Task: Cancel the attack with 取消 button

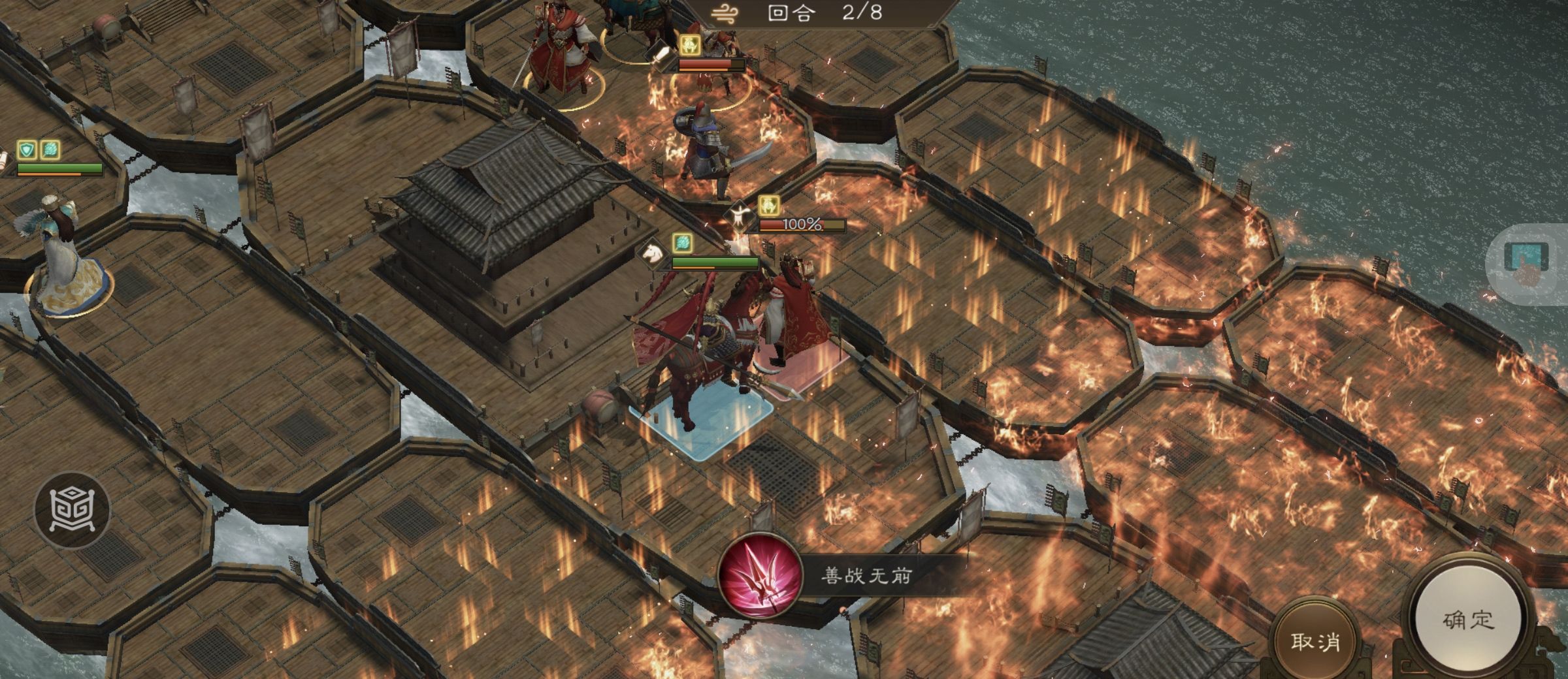Action: (x=1315, y=641)
